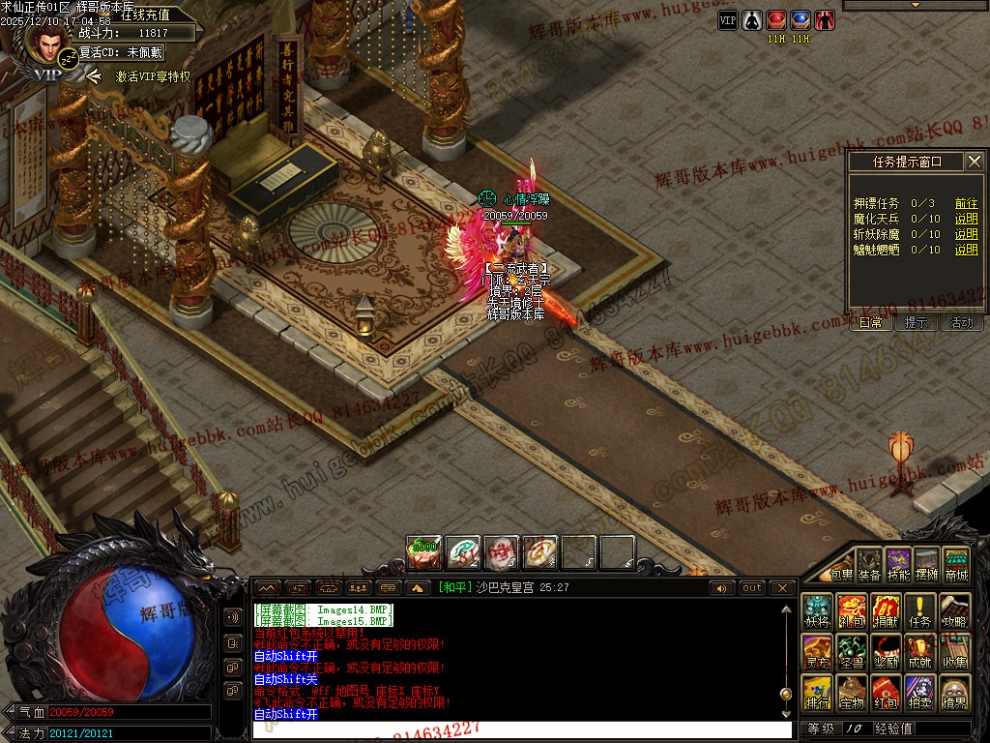Open the 排行 rankings list
This screenshot has height=743, width=990.
coord(817,693)
